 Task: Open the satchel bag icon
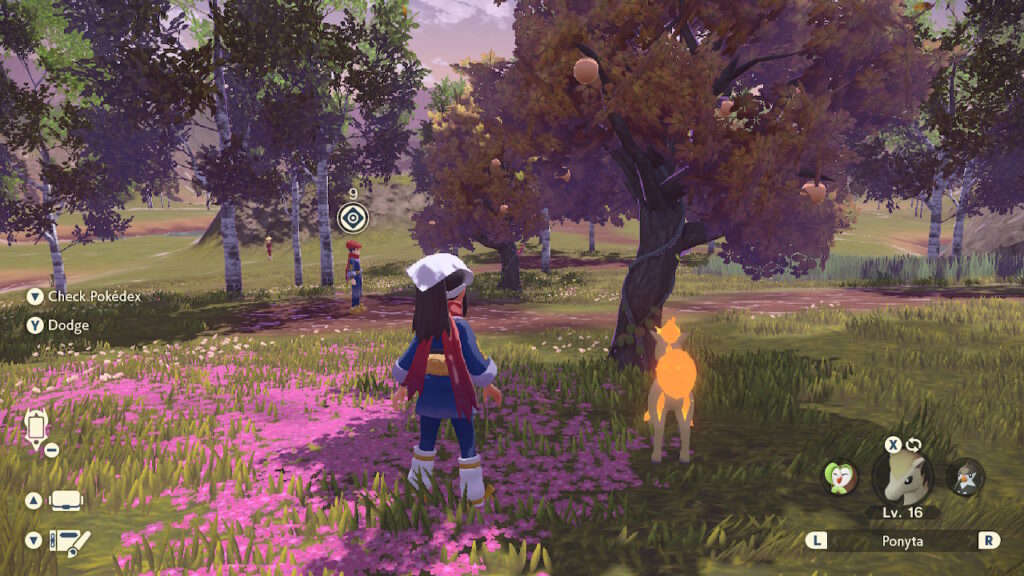click(66, 501)
